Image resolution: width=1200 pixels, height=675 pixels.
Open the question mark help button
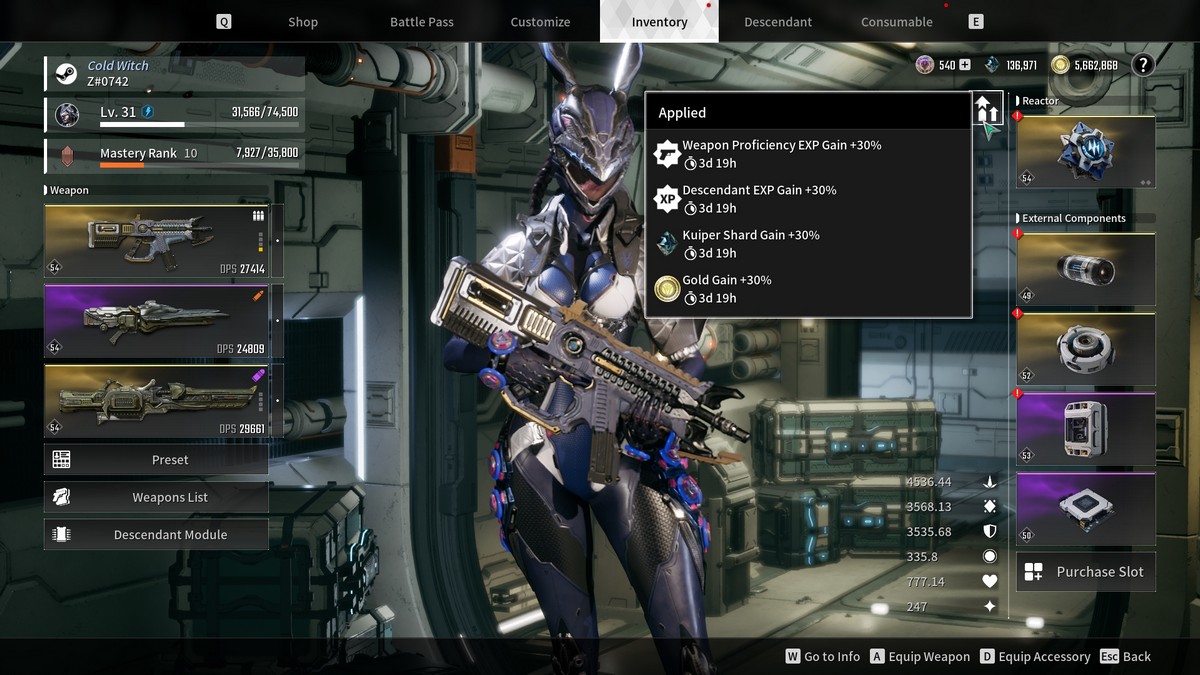pos(1142,65)
